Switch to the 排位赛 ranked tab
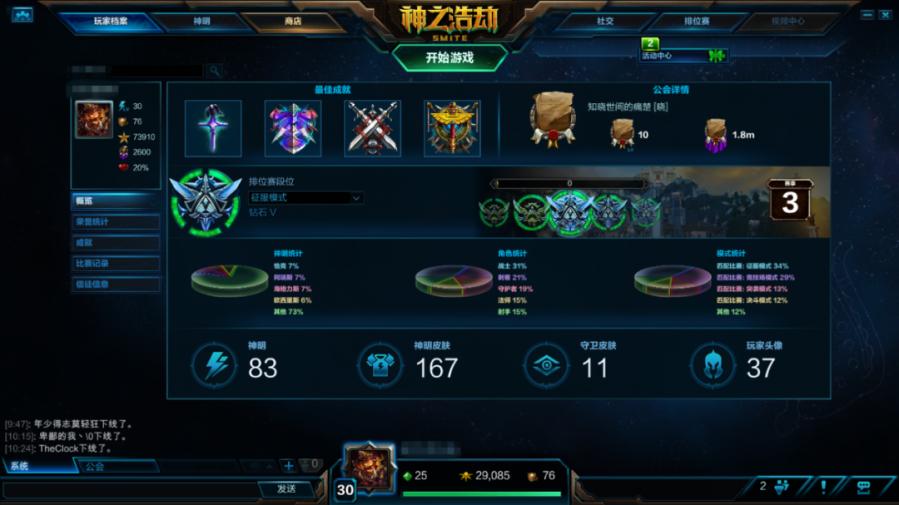899x505 pixels. click(x=696, y=21)
